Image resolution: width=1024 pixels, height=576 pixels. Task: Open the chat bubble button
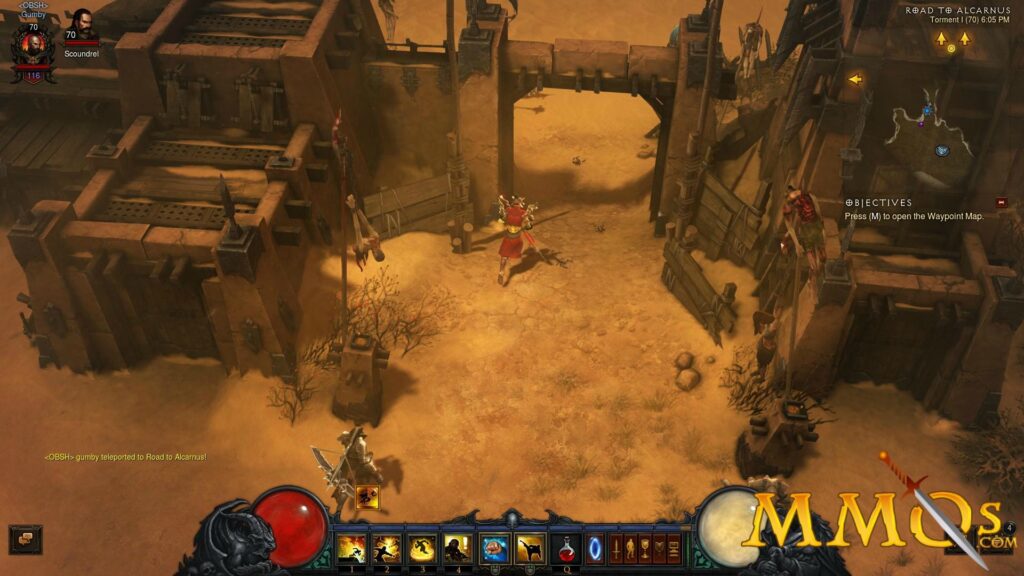(25, 539)
